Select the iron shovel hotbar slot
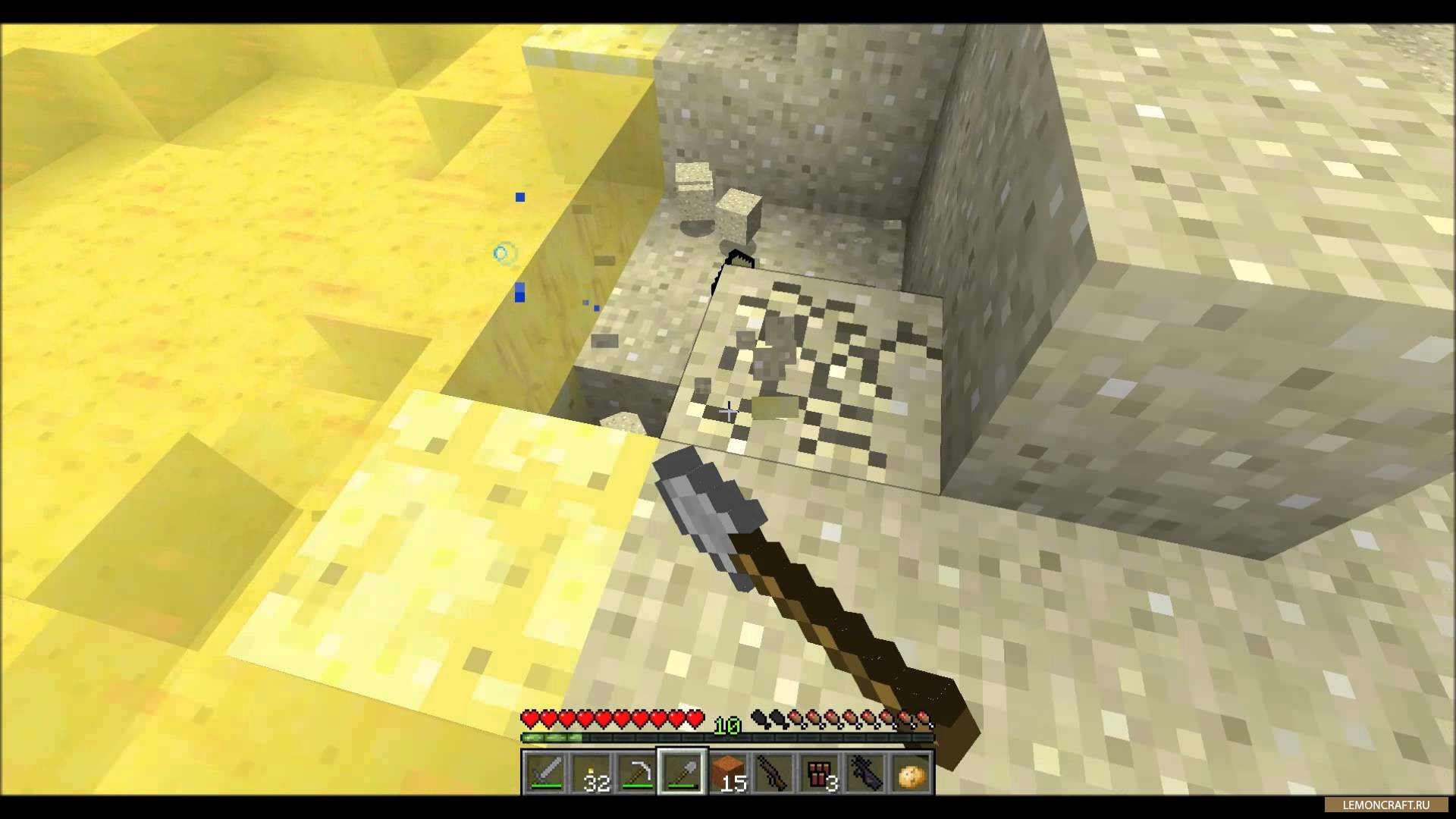This screenshot has width=1456, height=819. pyautogui.click(x=682, y=773)
